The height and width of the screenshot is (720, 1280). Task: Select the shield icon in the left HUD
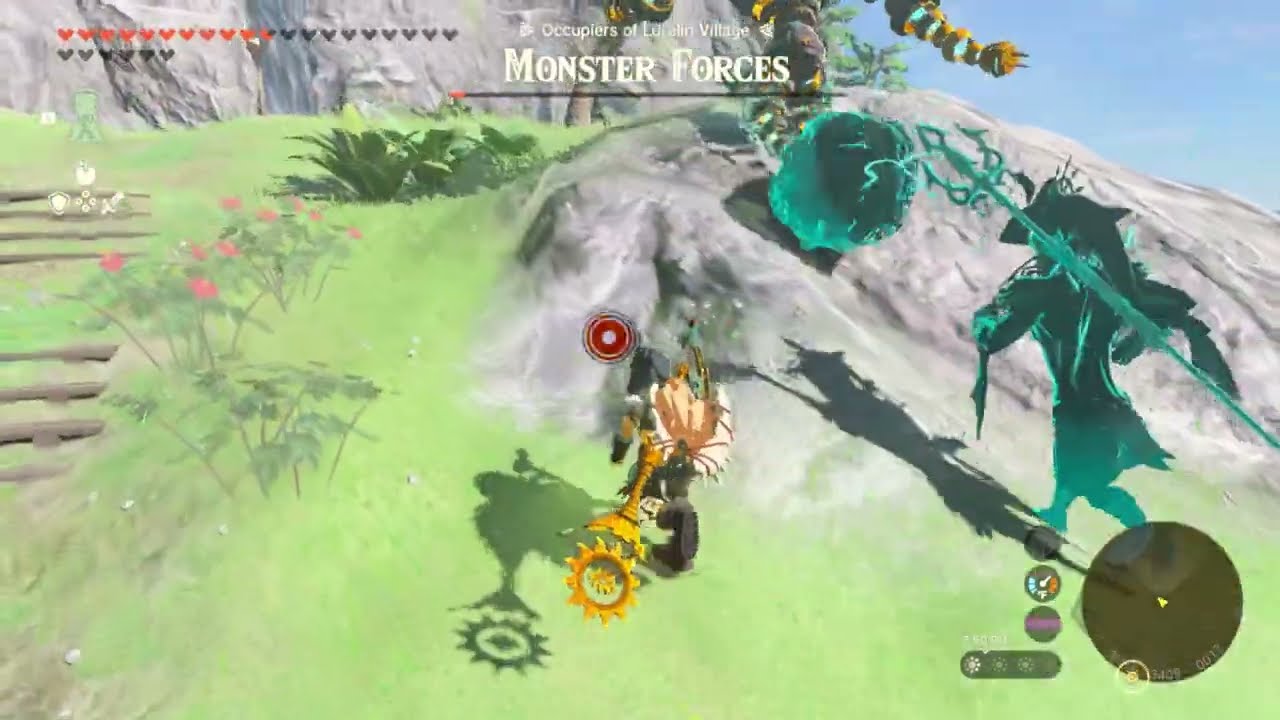point(59,201)
